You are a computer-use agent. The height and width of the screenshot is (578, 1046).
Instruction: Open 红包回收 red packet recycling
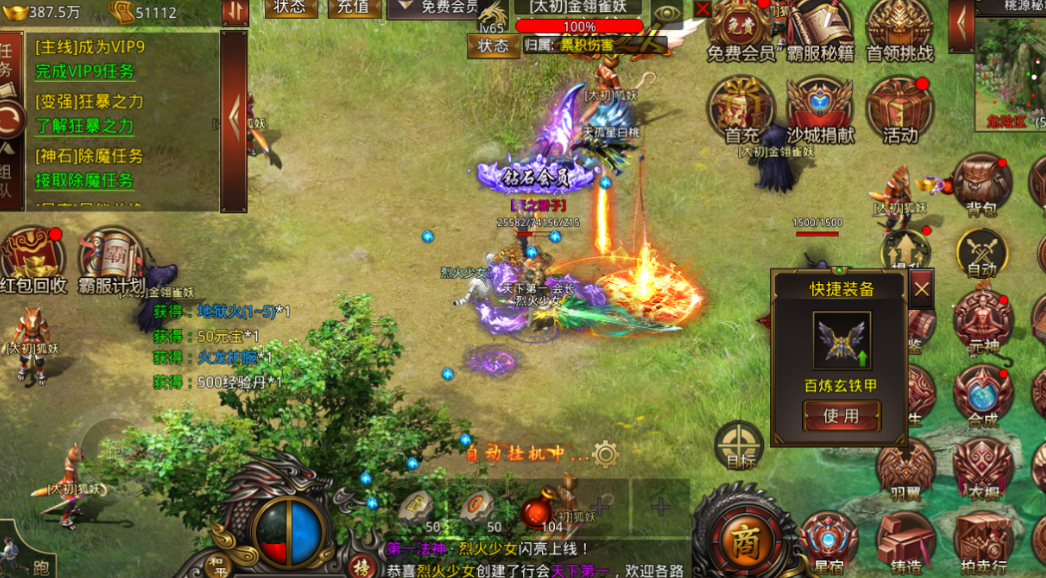[x=33, y=260]
